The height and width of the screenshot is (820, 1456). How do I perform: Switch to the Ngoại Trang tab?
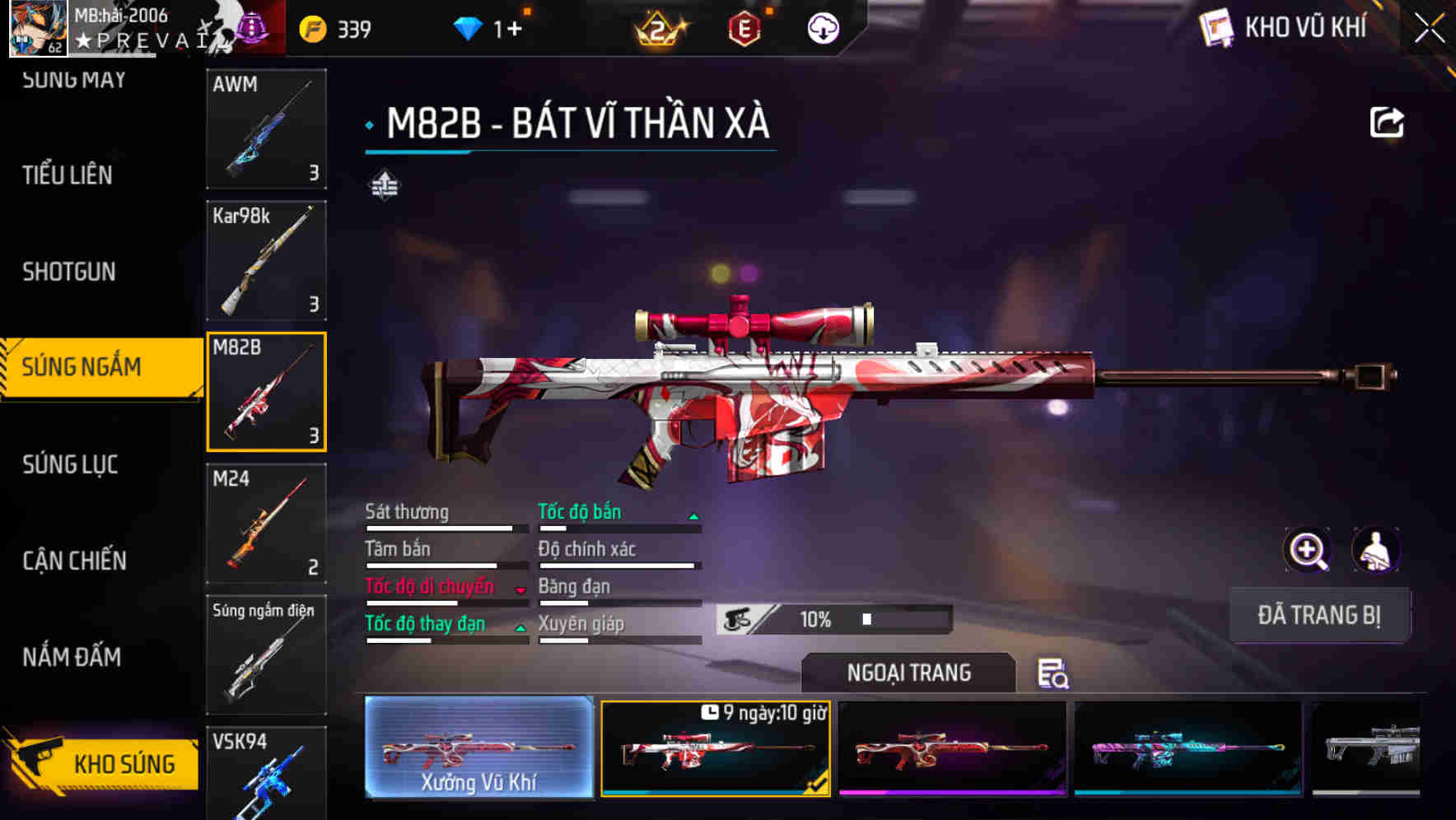click(x=909, y=673)
